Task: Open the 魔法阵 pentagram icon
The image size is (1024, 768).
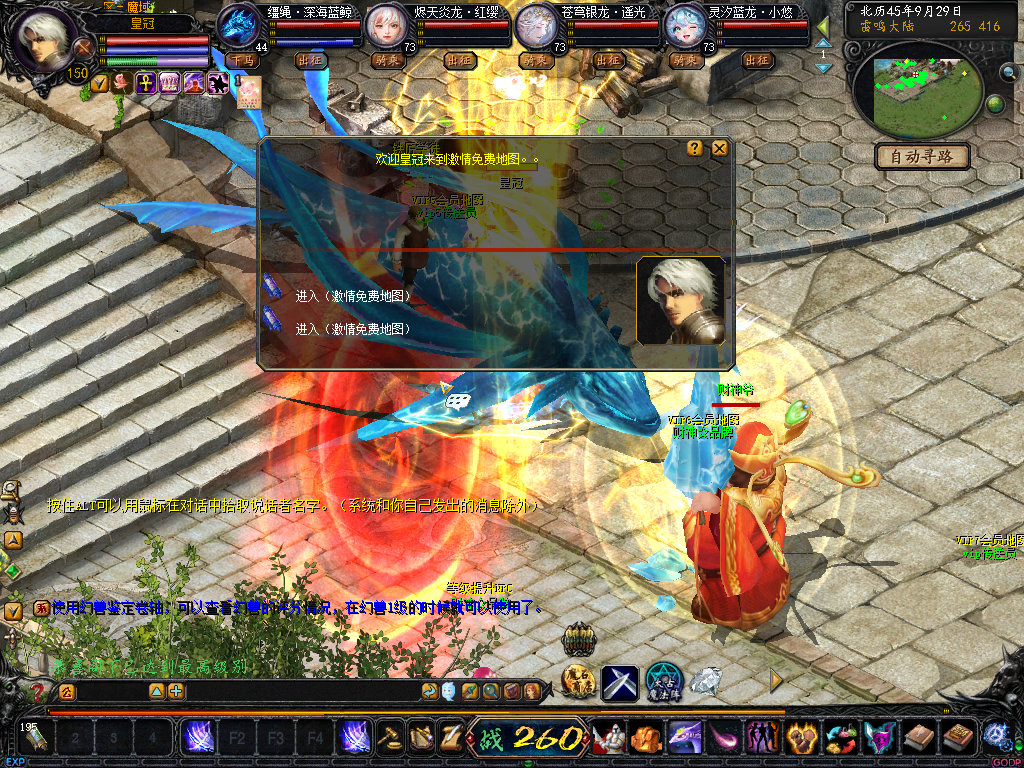Action: coord(663,682)
